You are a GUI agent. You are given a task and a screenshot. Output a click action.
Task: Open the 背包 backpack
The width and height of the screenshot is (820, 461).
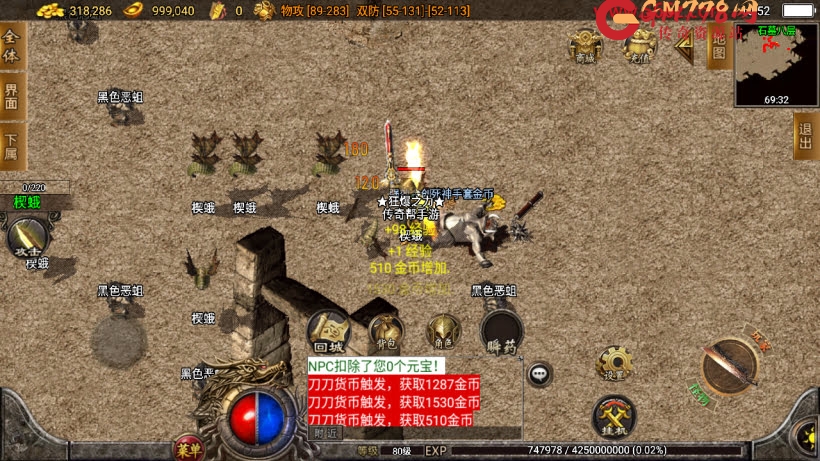386,331
